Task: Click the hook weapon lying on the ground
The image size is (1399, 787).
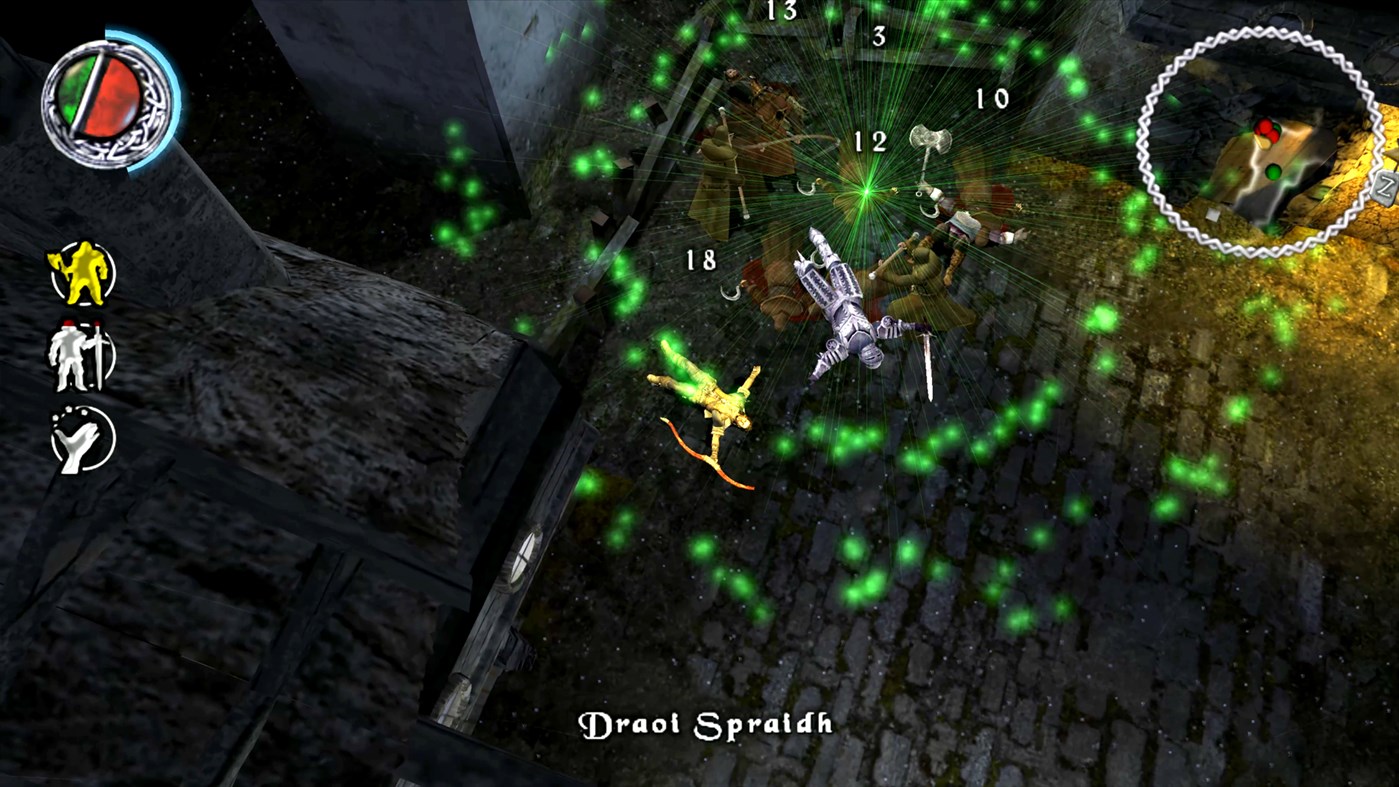Action: tap(731, 295)
